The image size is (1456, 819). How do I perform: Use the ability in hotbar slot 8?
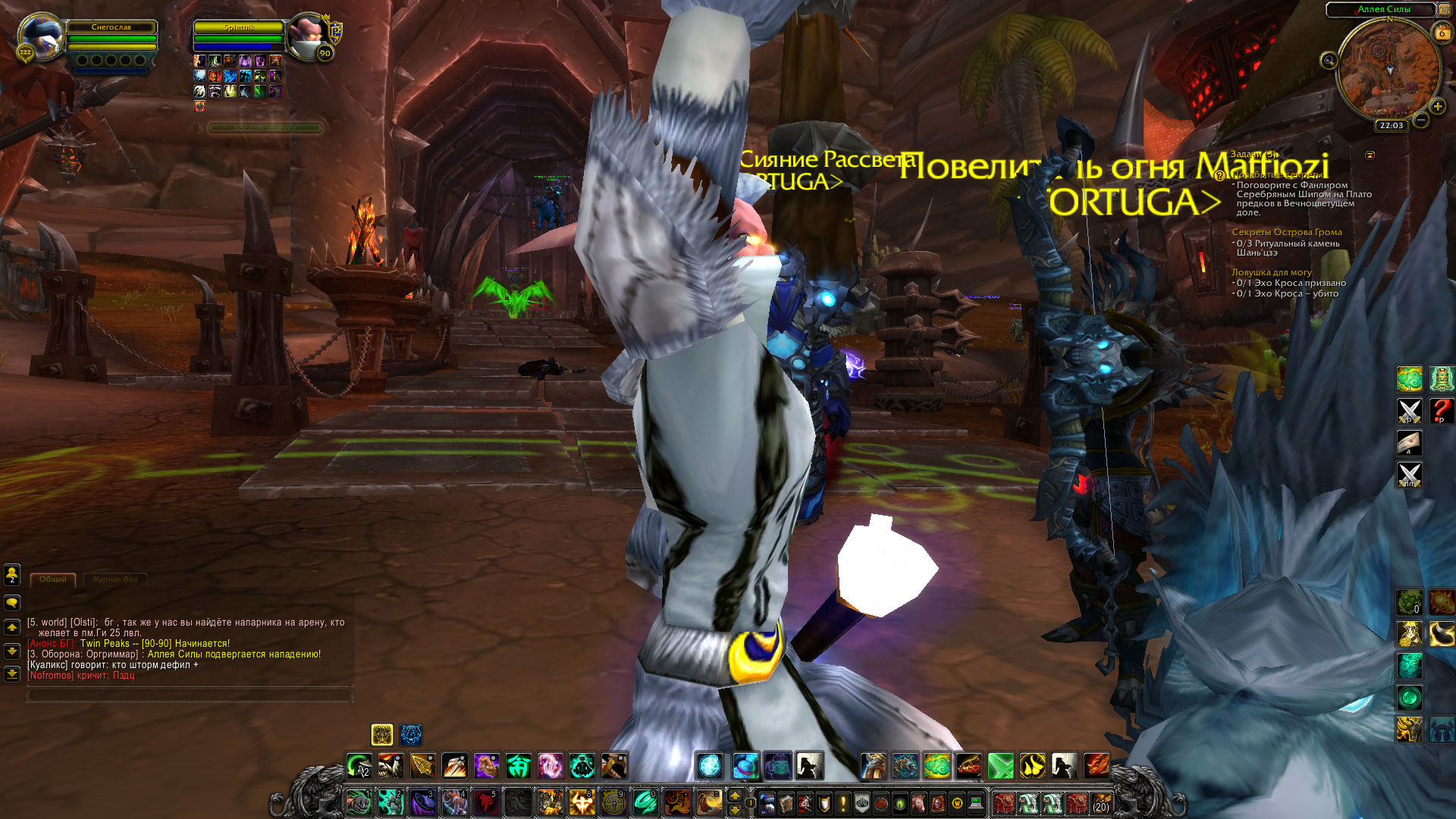tap(582, 802)
